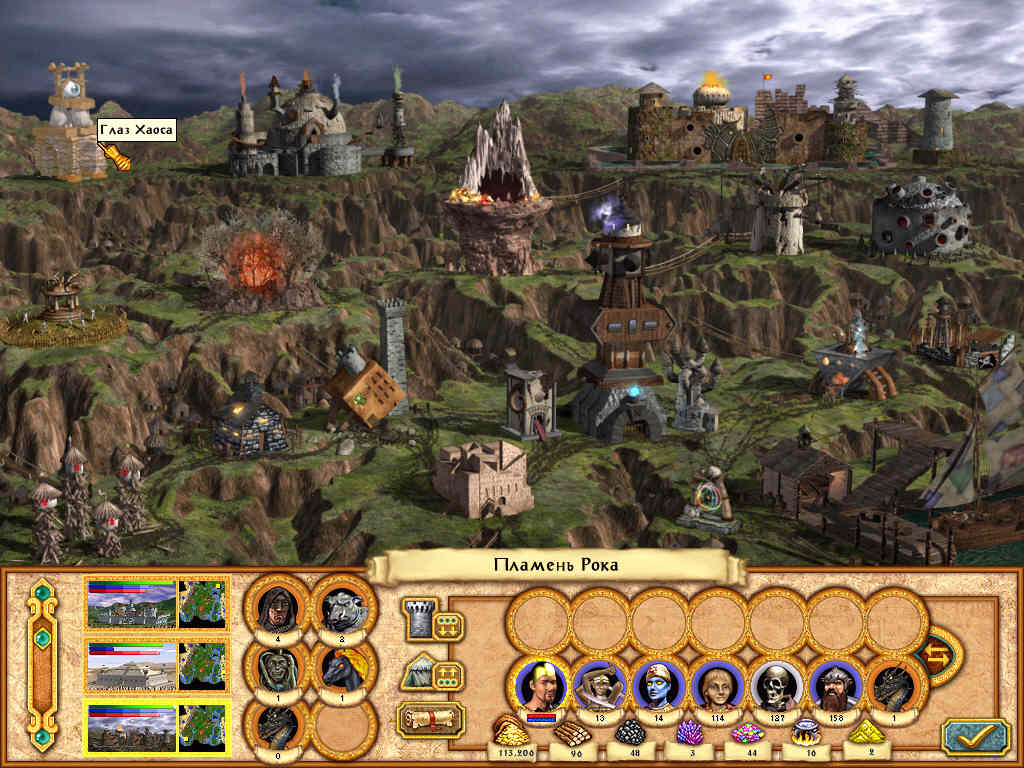Choose the skeleton stack of 127
This screenshot has height=768, width=1024.
tap(776, 685)
